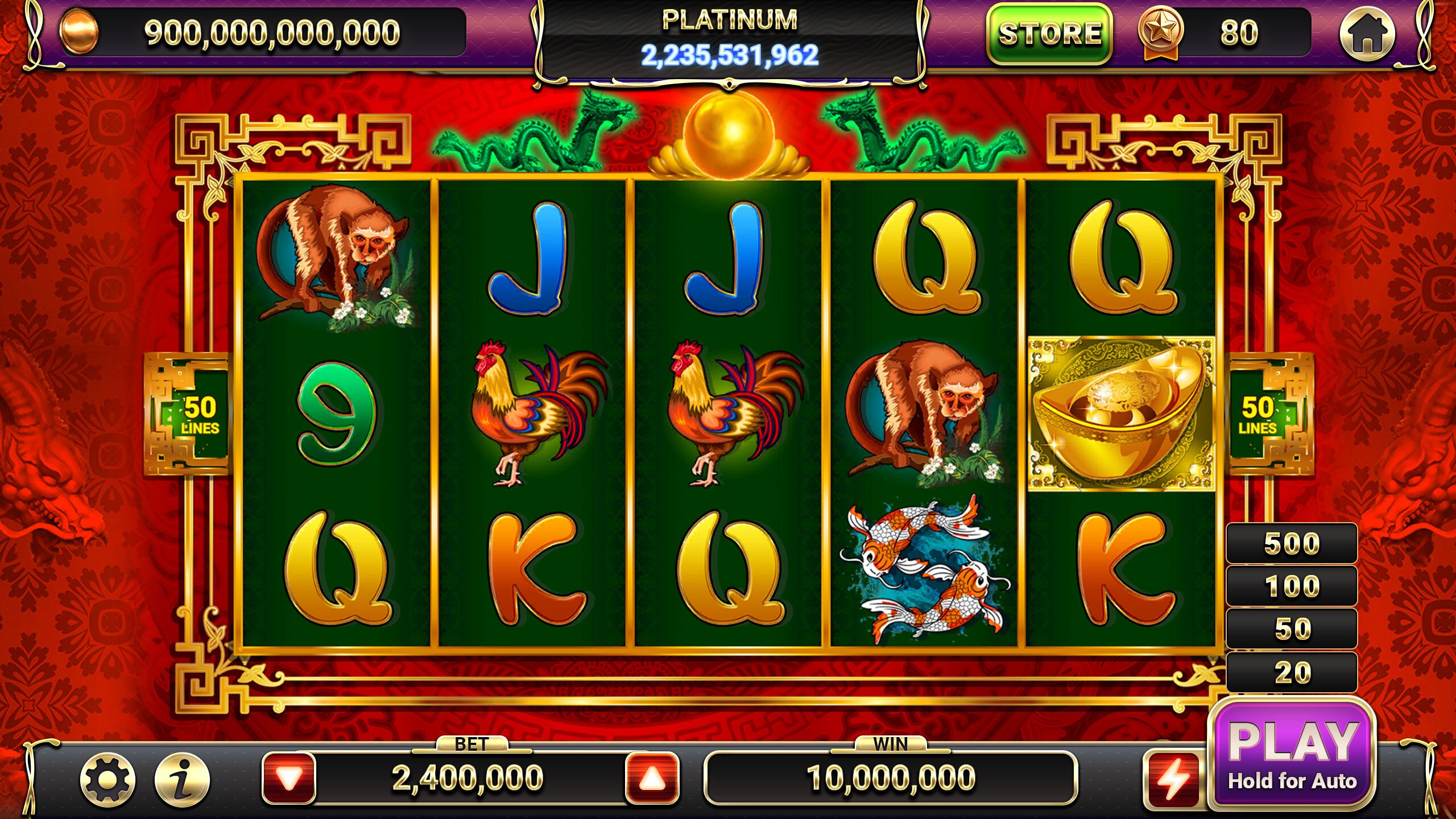Open the gear settings menu
The width and height of the screenshot is (1456, 819).
[108, 779]
